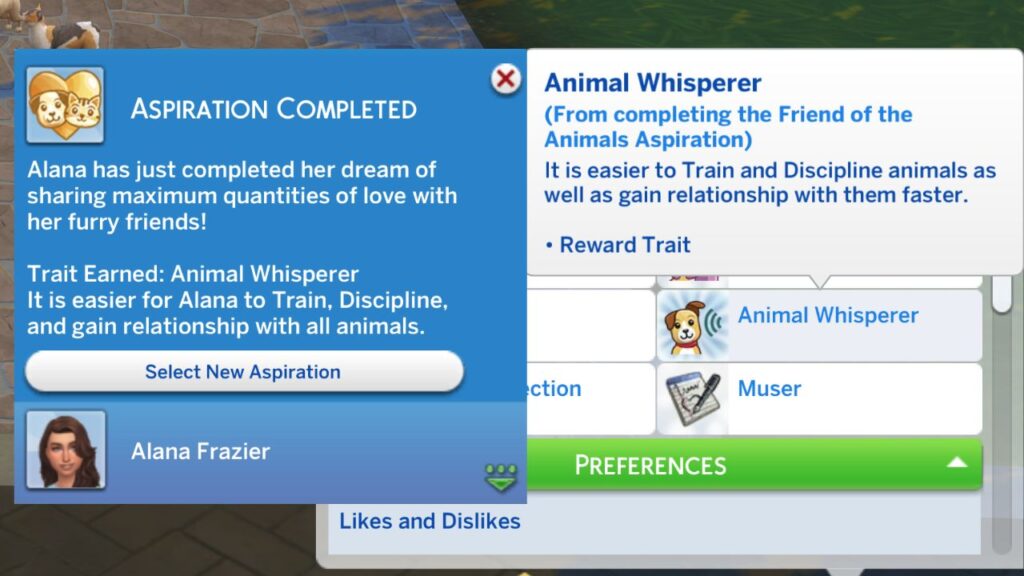Collapse the Preferences section header
The width and height of the screenshot is (1024, 576).
tap(956, 464)
